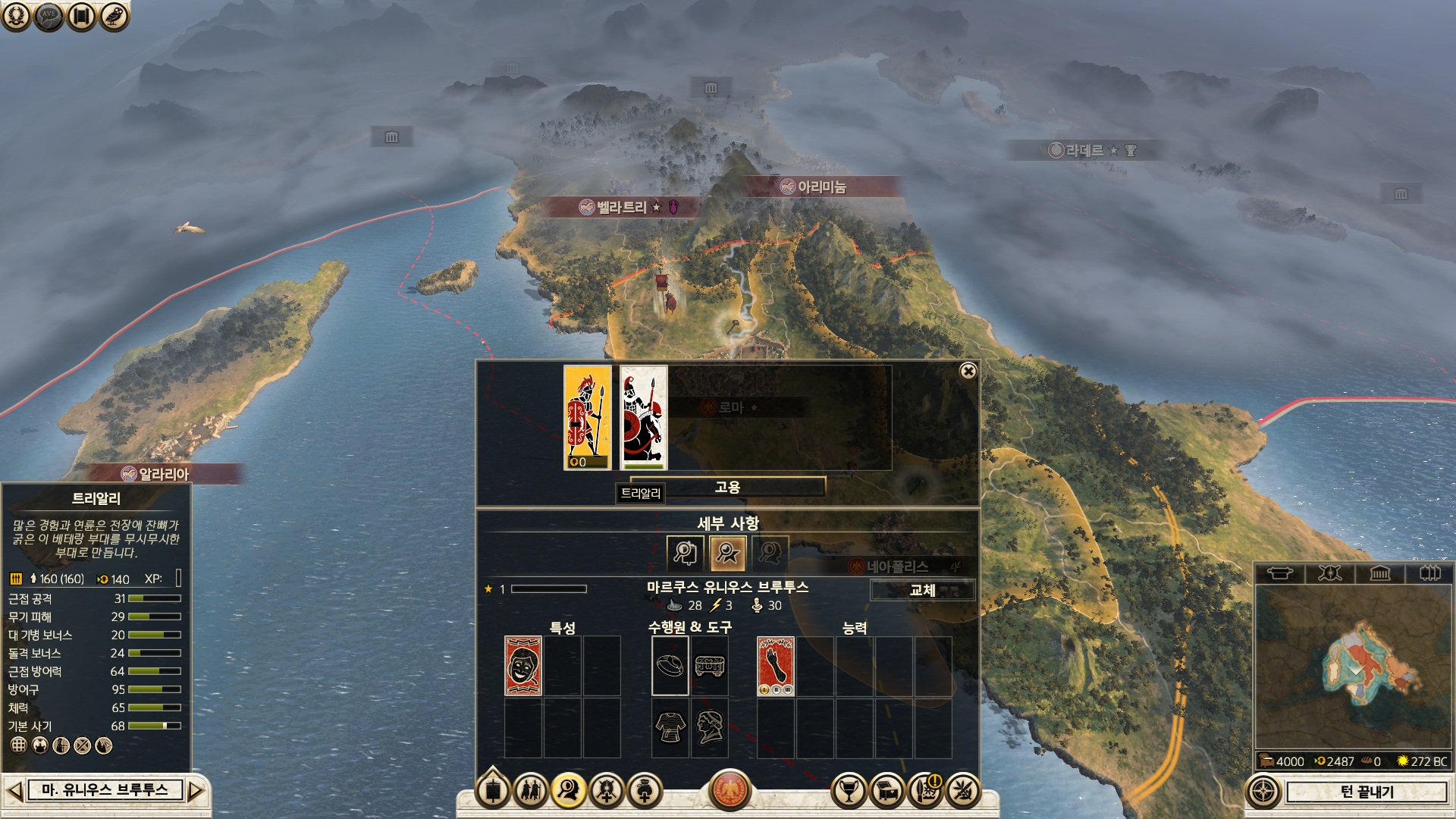Image resolution: width=1456 pixels, height=819 pixels.
Task: Click the 교체 replace general button
Action: 922,590
